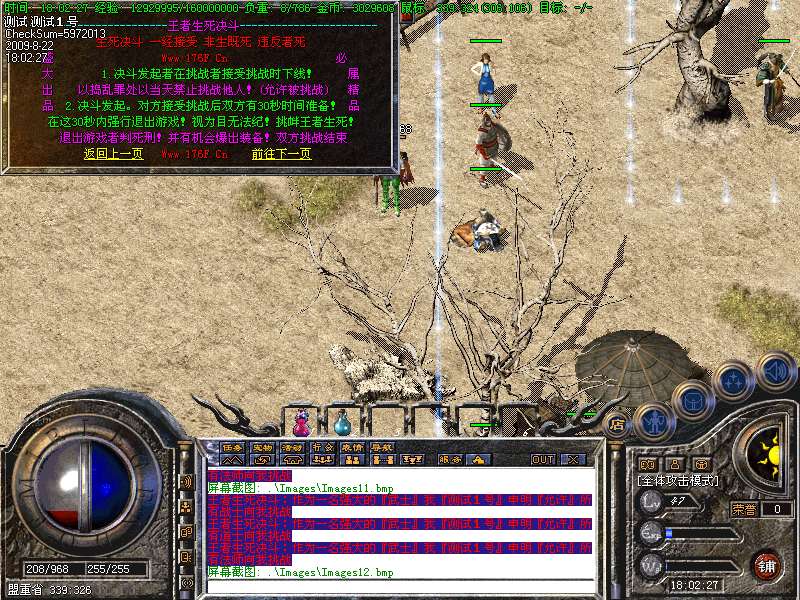Open the 活动 events button
The image size is (800, 600).
coord(292,447)
